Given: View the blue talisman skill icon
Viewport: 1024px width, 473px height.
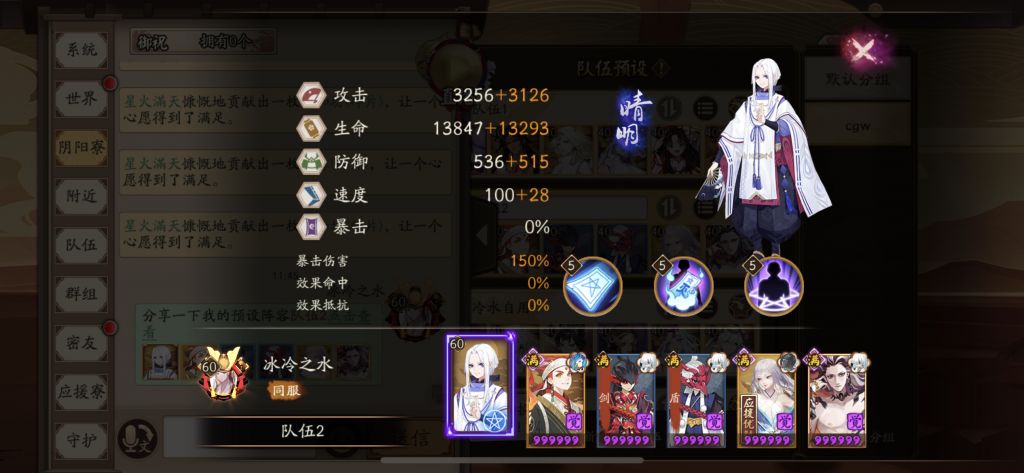Looking at the screenshot, I should point(682,285).
